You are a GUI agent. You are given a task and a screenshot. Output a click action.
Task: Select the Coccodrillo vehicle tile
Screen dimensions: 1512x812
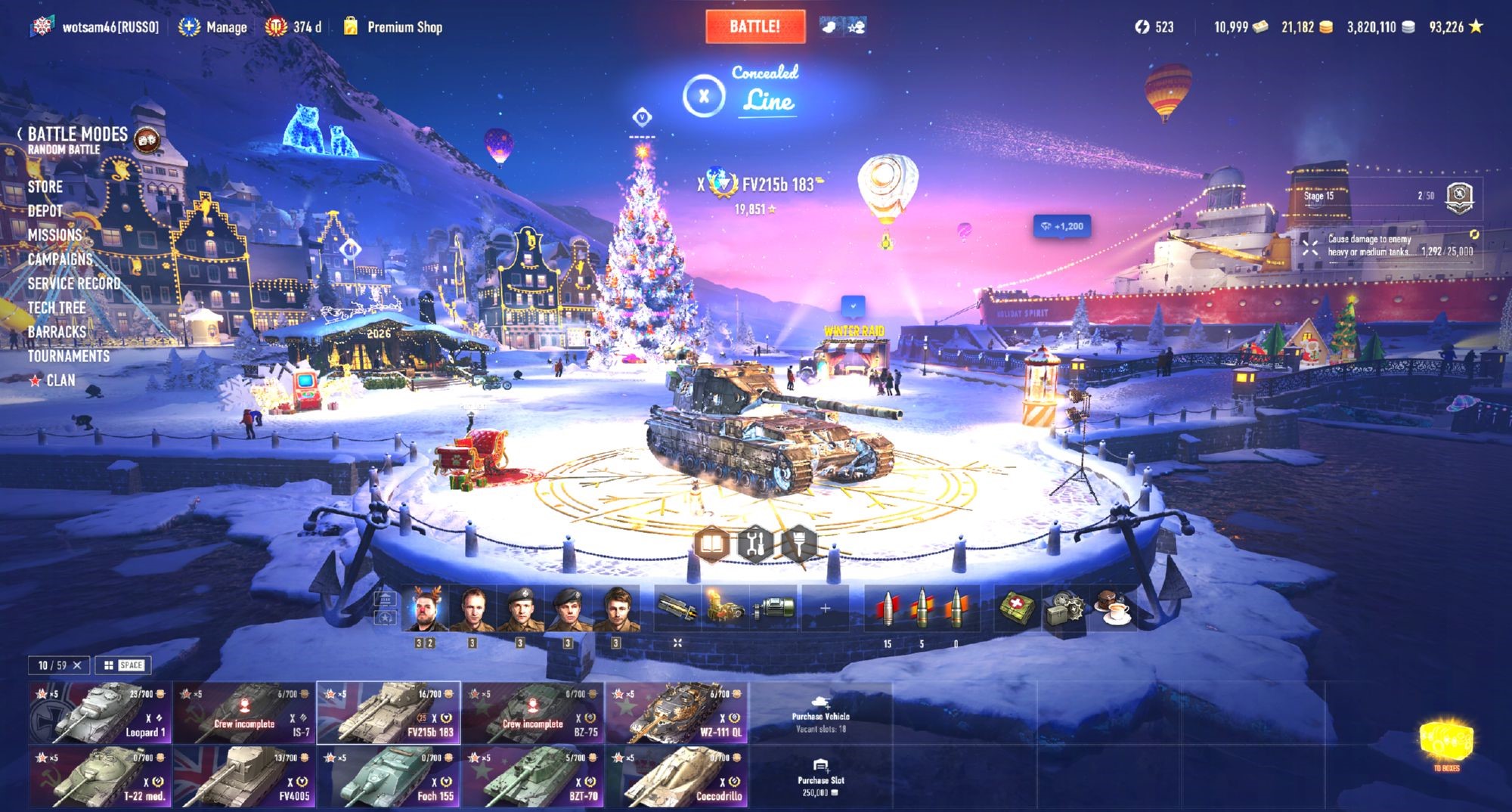click(x=677, y=776)
